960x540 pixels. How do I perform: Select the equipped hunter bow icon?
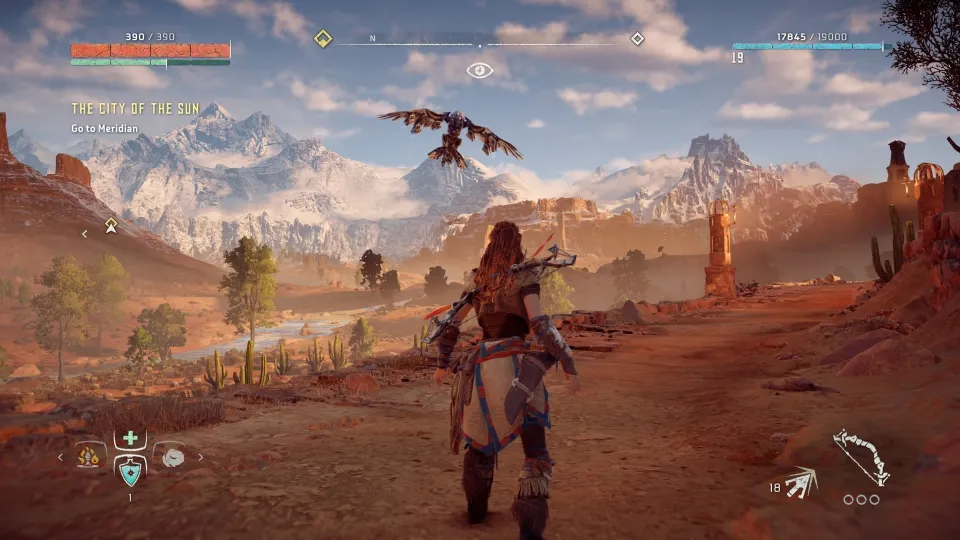861,457
